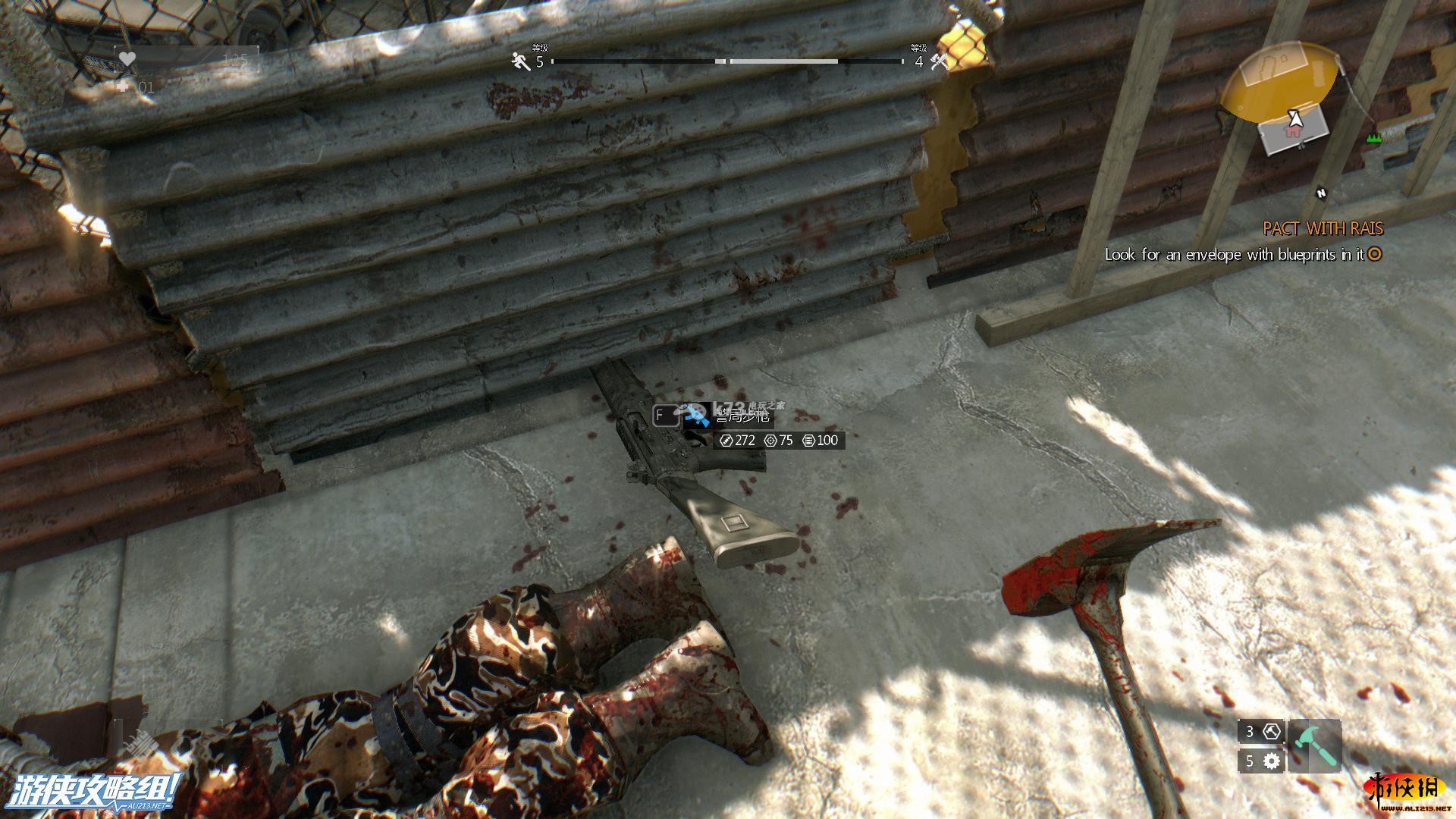Click the envelope with blueprints objective text
Screen dimensions: 1456x819
click(x=1234, y=255)
